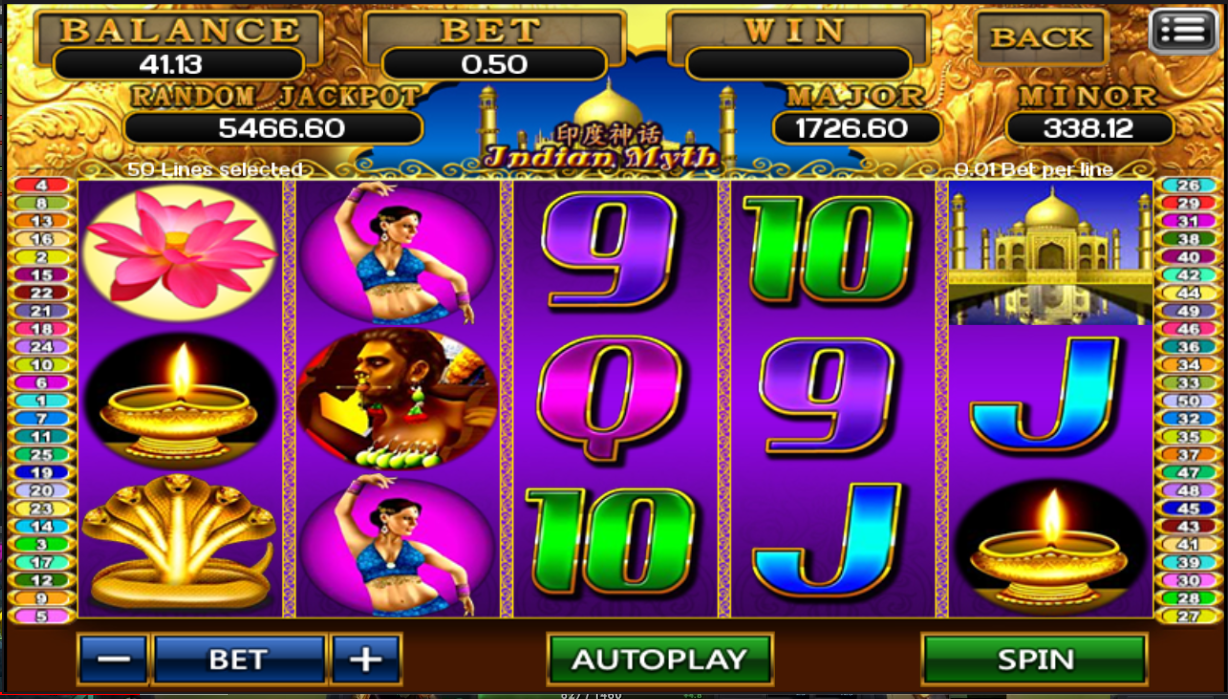Increase the bet with the plus button
The height and width of the screenshot is (699, 1228).
[x=366, y=660]
